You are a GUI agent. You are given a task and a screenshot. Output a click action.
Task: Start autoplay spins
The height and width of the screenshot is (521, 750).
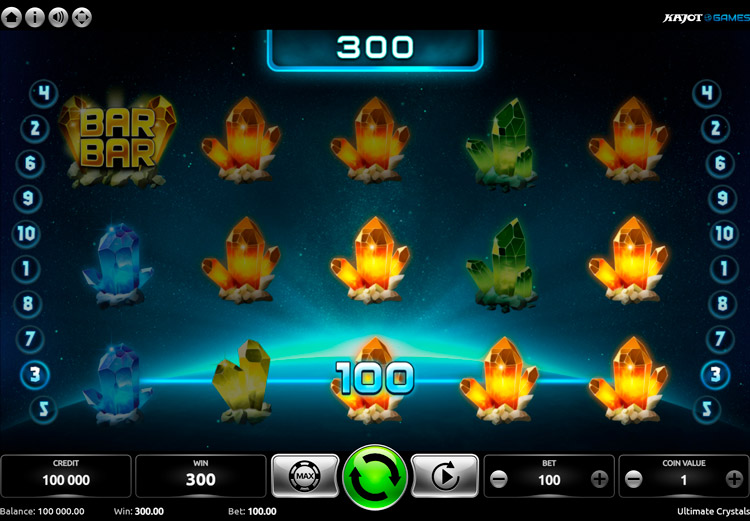tap(445, 477)
